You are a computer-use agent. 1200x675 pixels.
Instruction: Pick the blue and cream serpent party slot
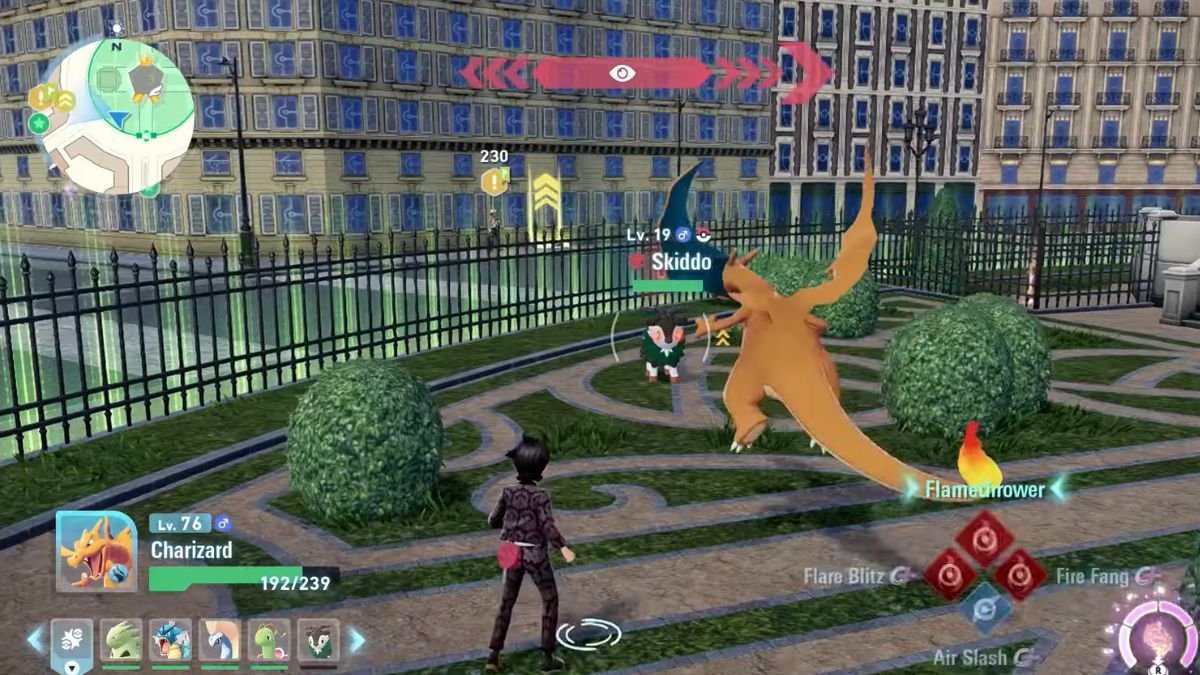tap(220, 641)
